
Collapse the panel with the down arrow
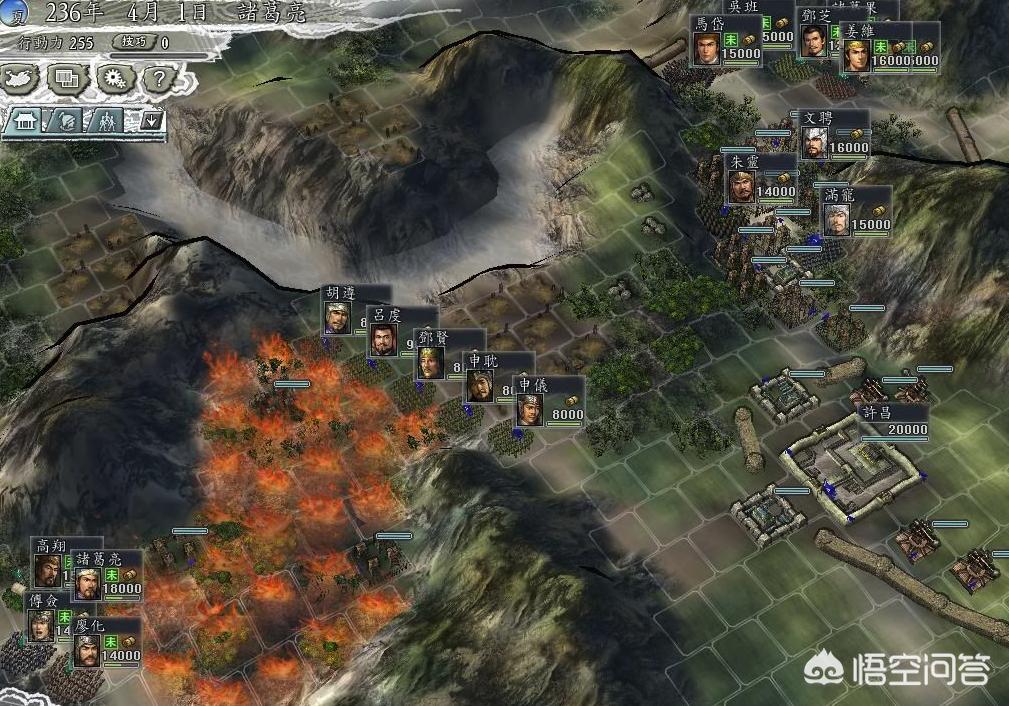(x=151, y=121)
